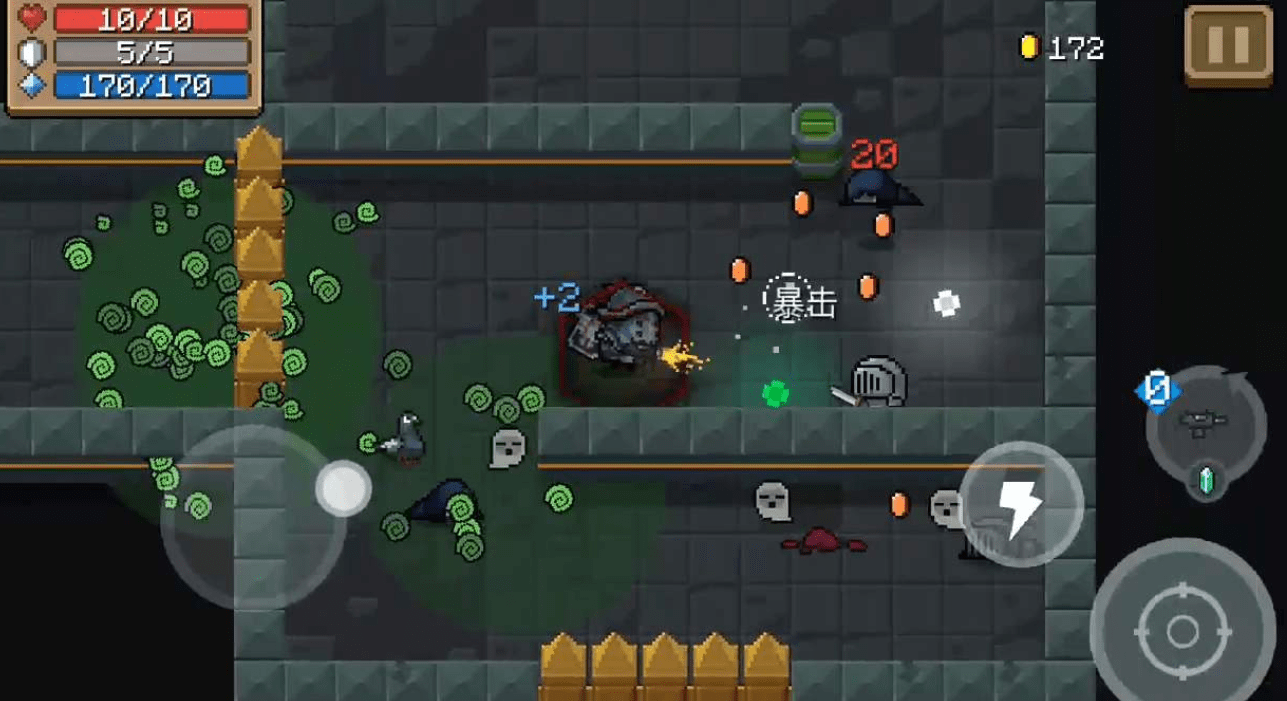Switch weapon using the gun icon button
Screen dimensions: 1287x701
click(x=1204, y=424)
